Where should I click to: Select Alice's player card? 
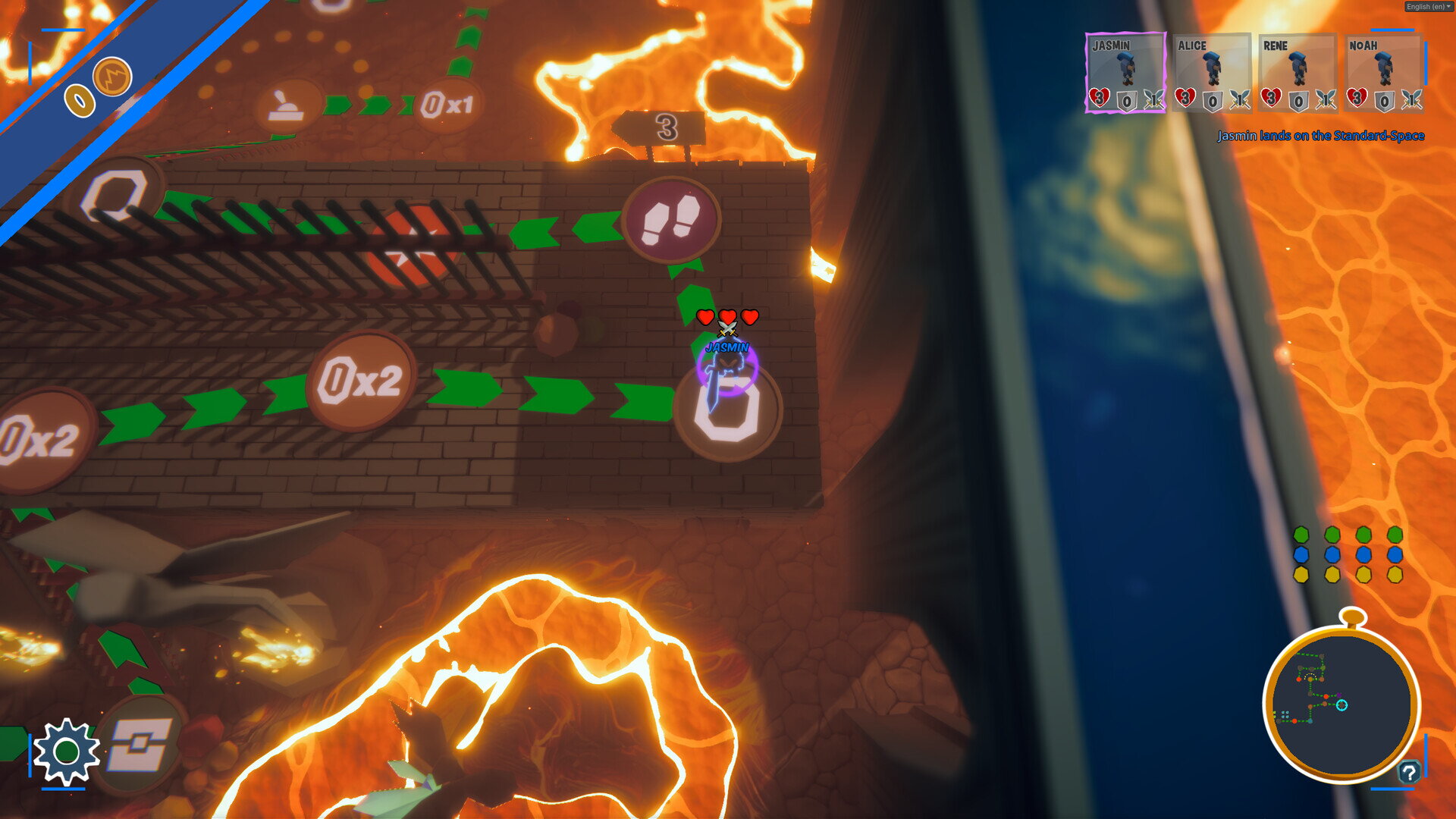(1211, 73)
